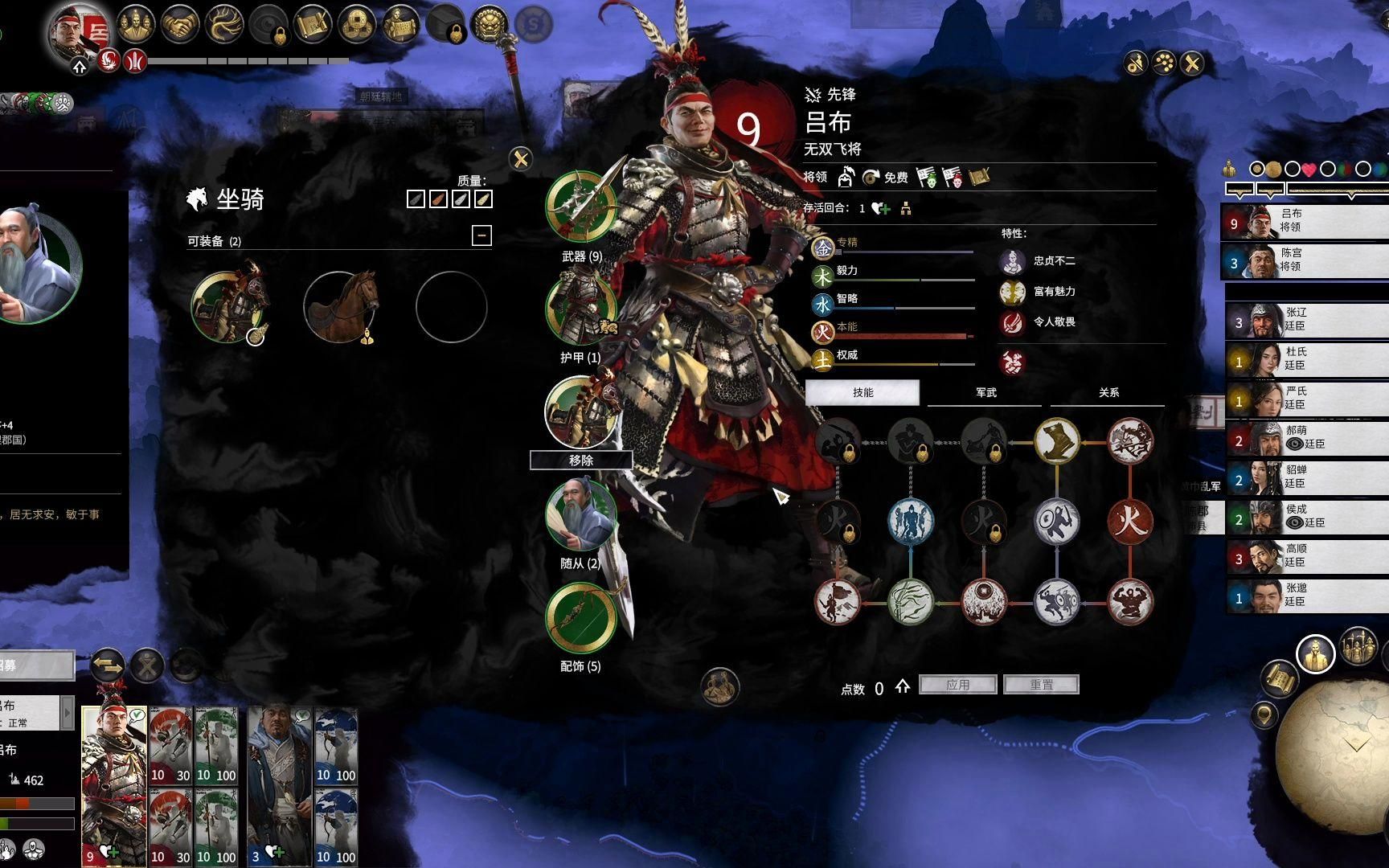Open the 护甲 armor equipment slot
Image resolution: width=1389 pixels, height=868 pixels.
pyautogui.click(x=580, y=309)
